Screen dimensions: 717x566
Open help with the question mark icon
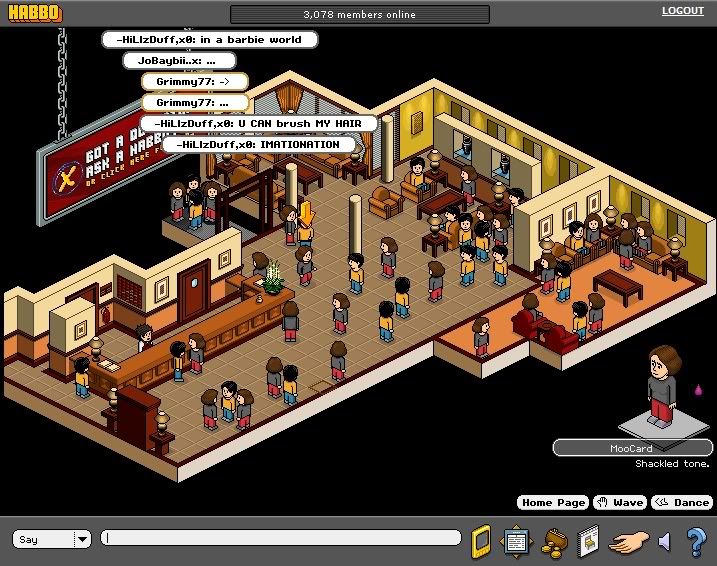coord(696,541)
